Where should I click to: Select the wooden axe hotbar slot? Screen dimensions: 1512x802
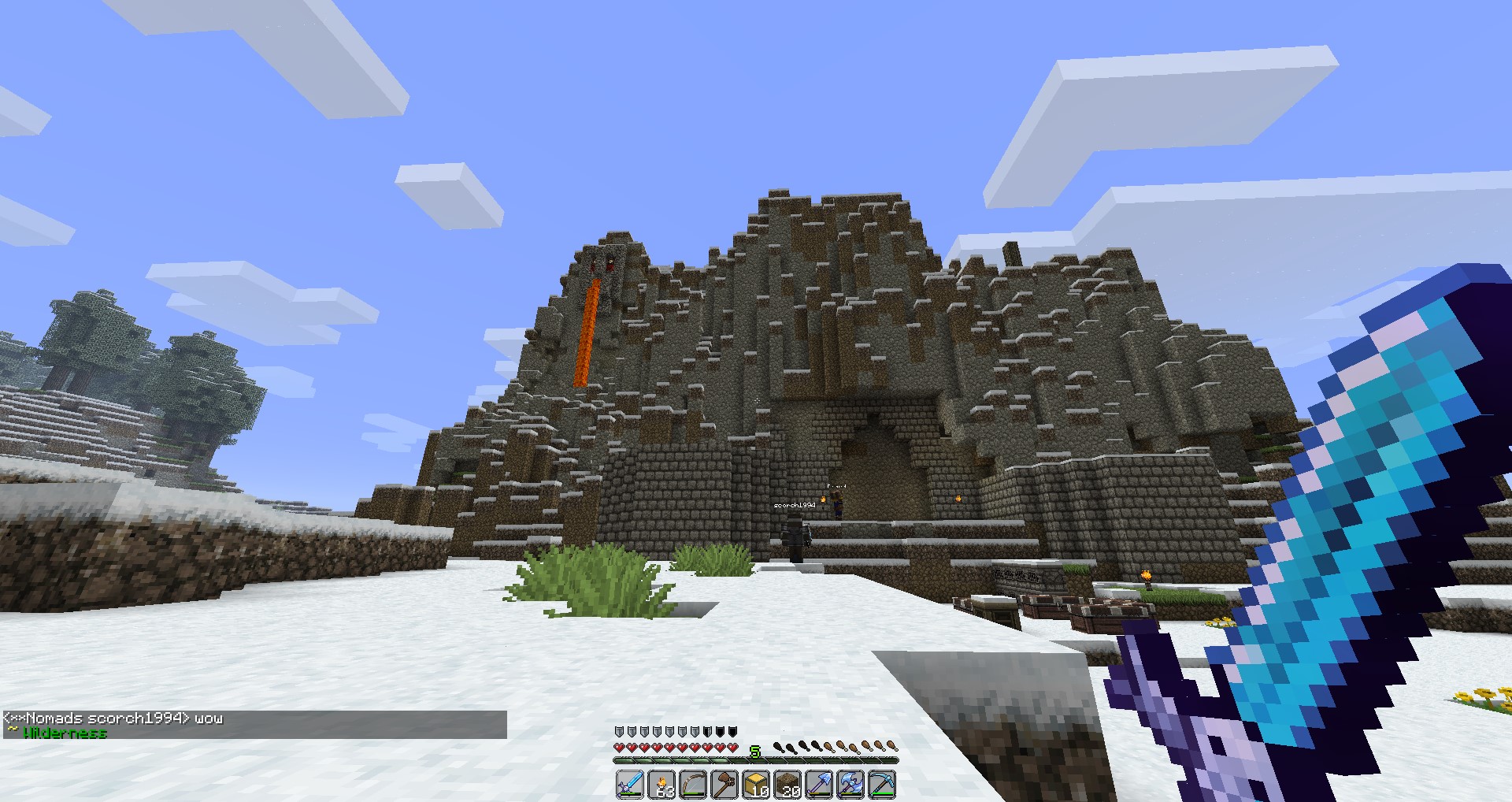pyautogui.click(x=724, y=785)
